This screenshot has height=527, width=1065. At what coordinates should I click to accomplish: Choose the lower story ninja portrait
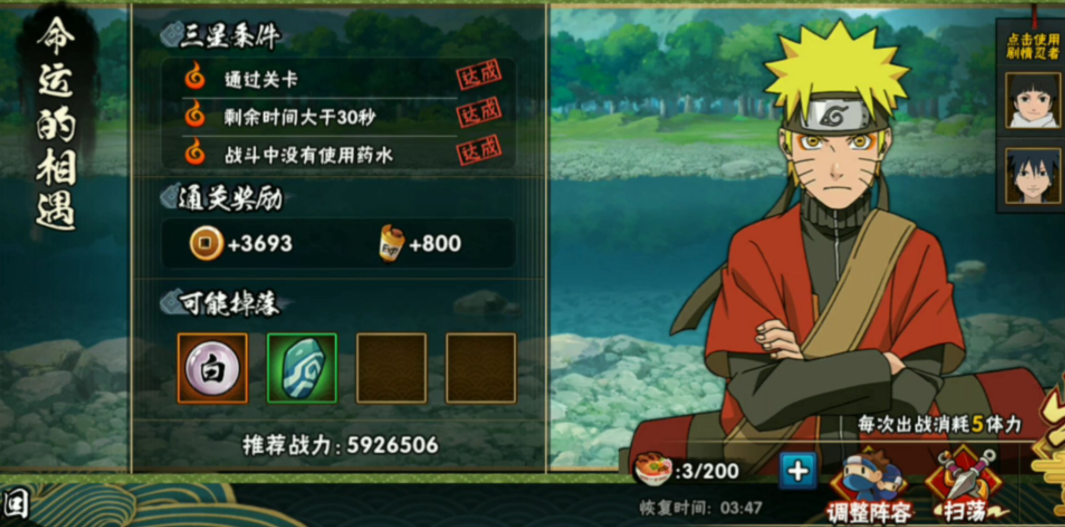1033,176
